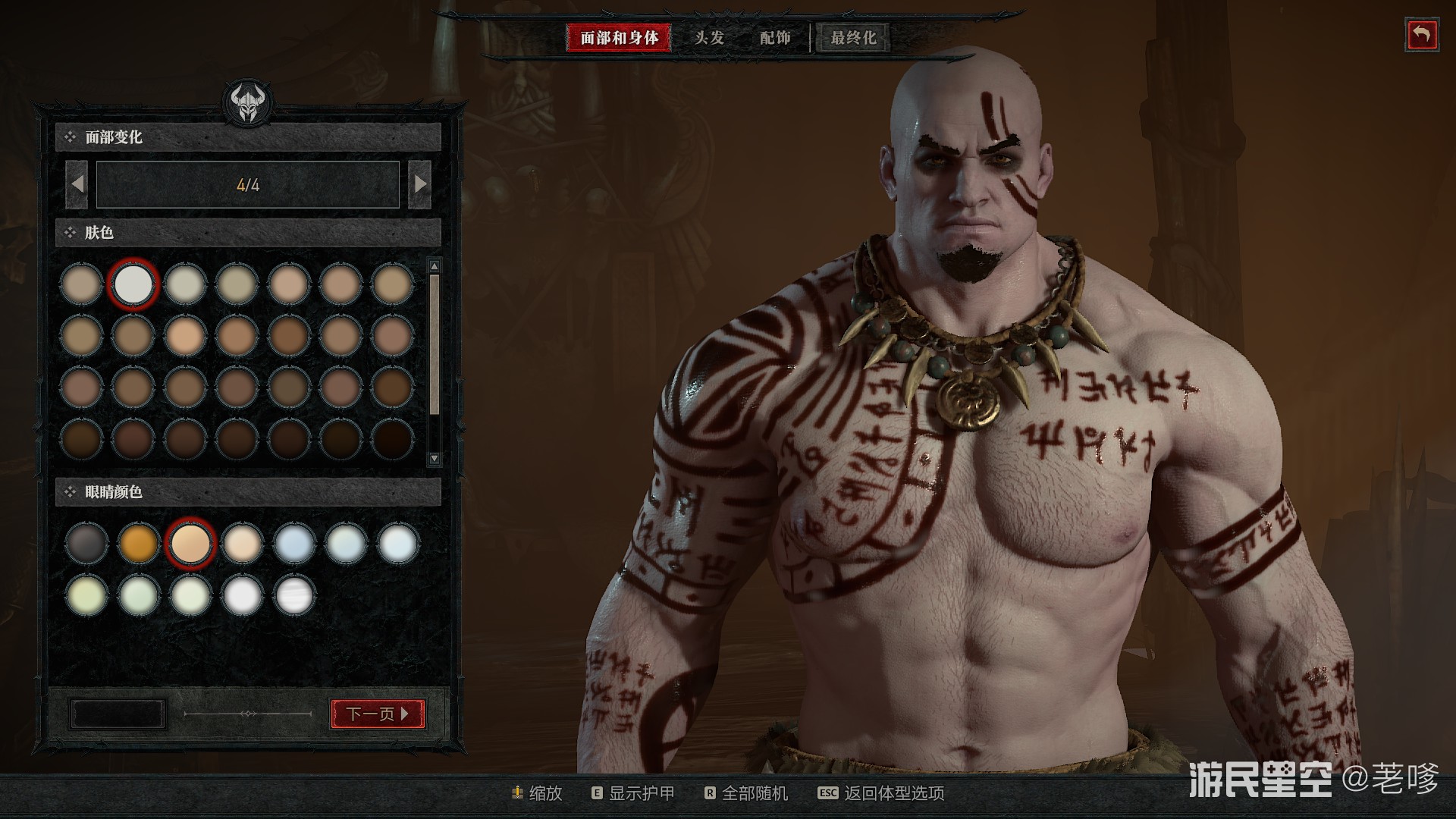Choose the amber orange eye color
Image resolution: width=1456 pixels, height=819 pixels.
[138, 543]
